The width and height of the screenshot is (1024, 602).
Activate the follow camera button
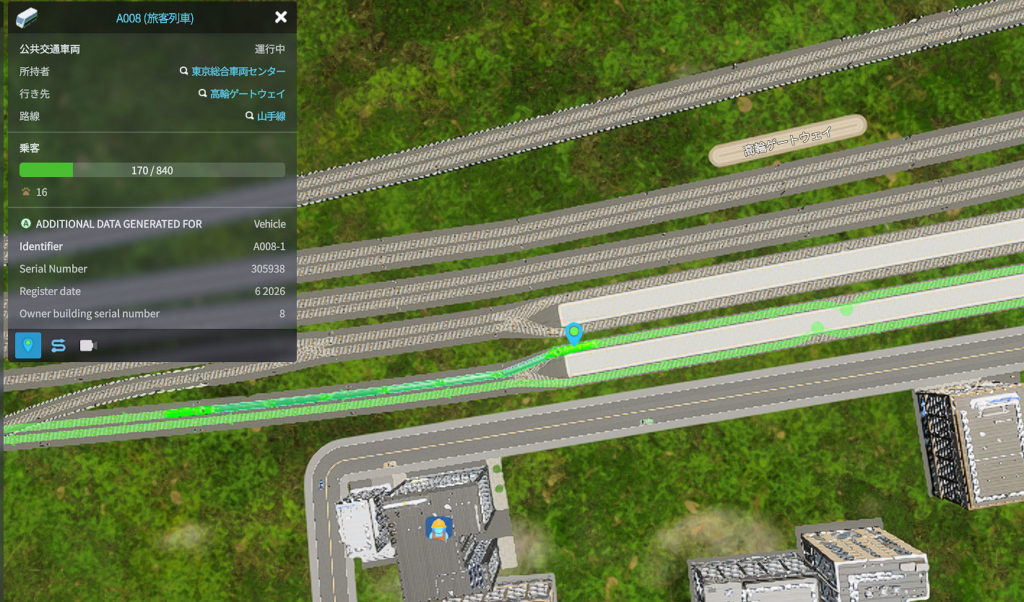click(88, 345)
